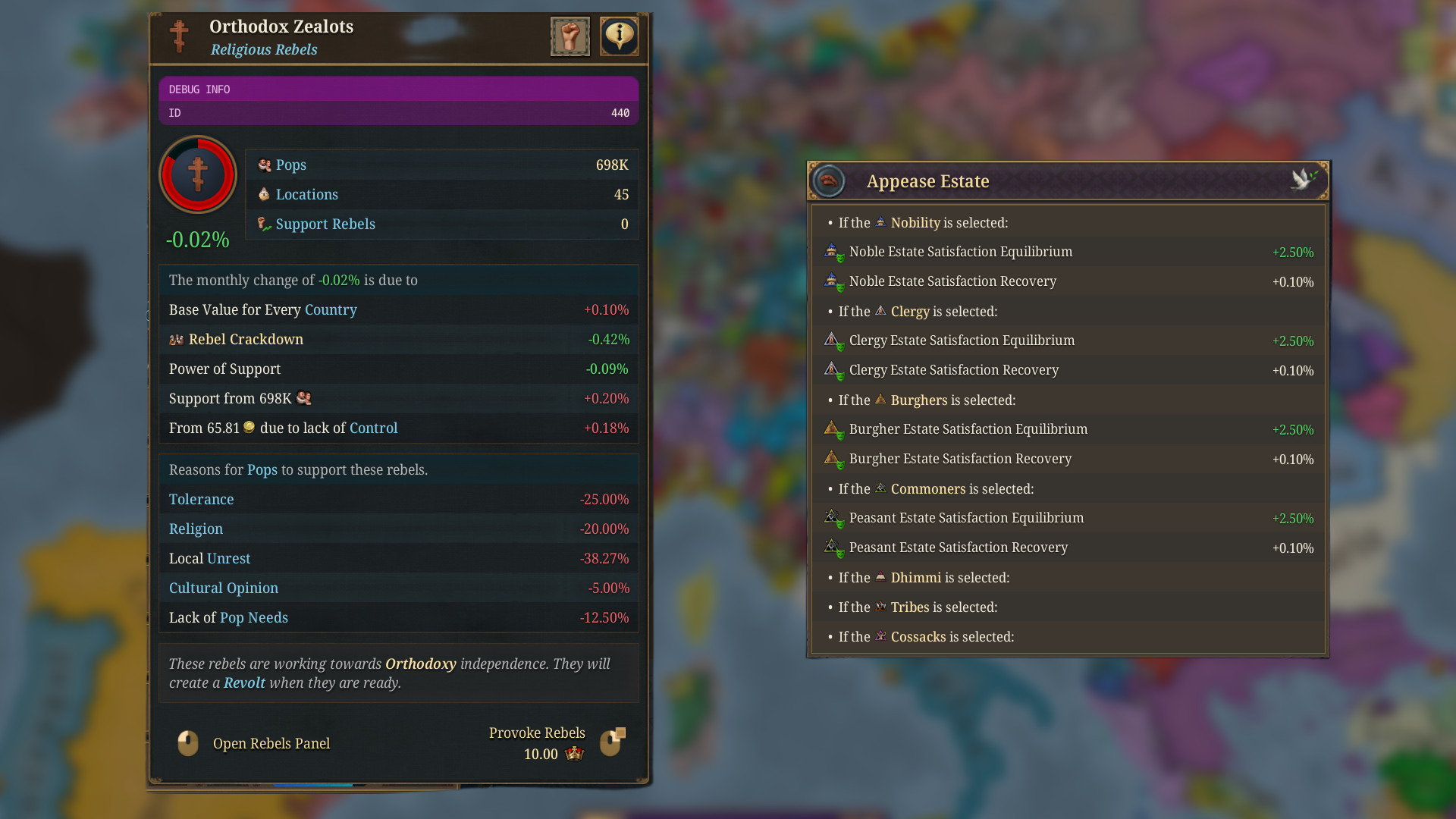
Task: Click the Locations map marker icon
Action: [x=265, y=194]
